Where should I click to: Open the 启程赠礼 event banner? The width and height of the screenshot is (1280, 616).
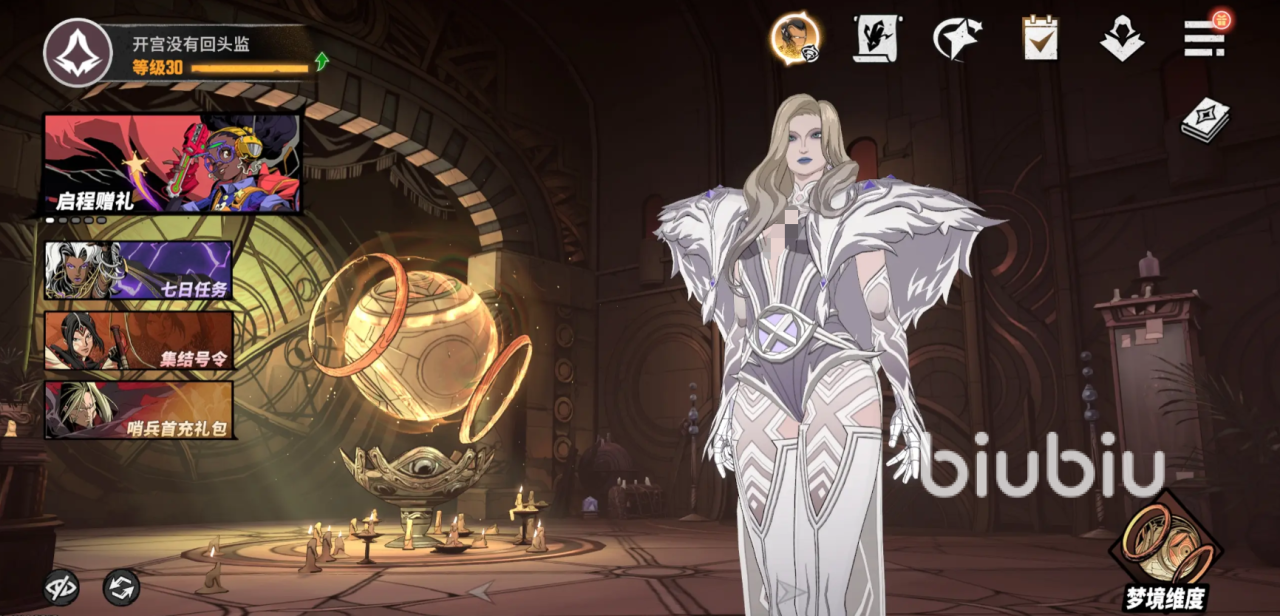click(171, 163)
